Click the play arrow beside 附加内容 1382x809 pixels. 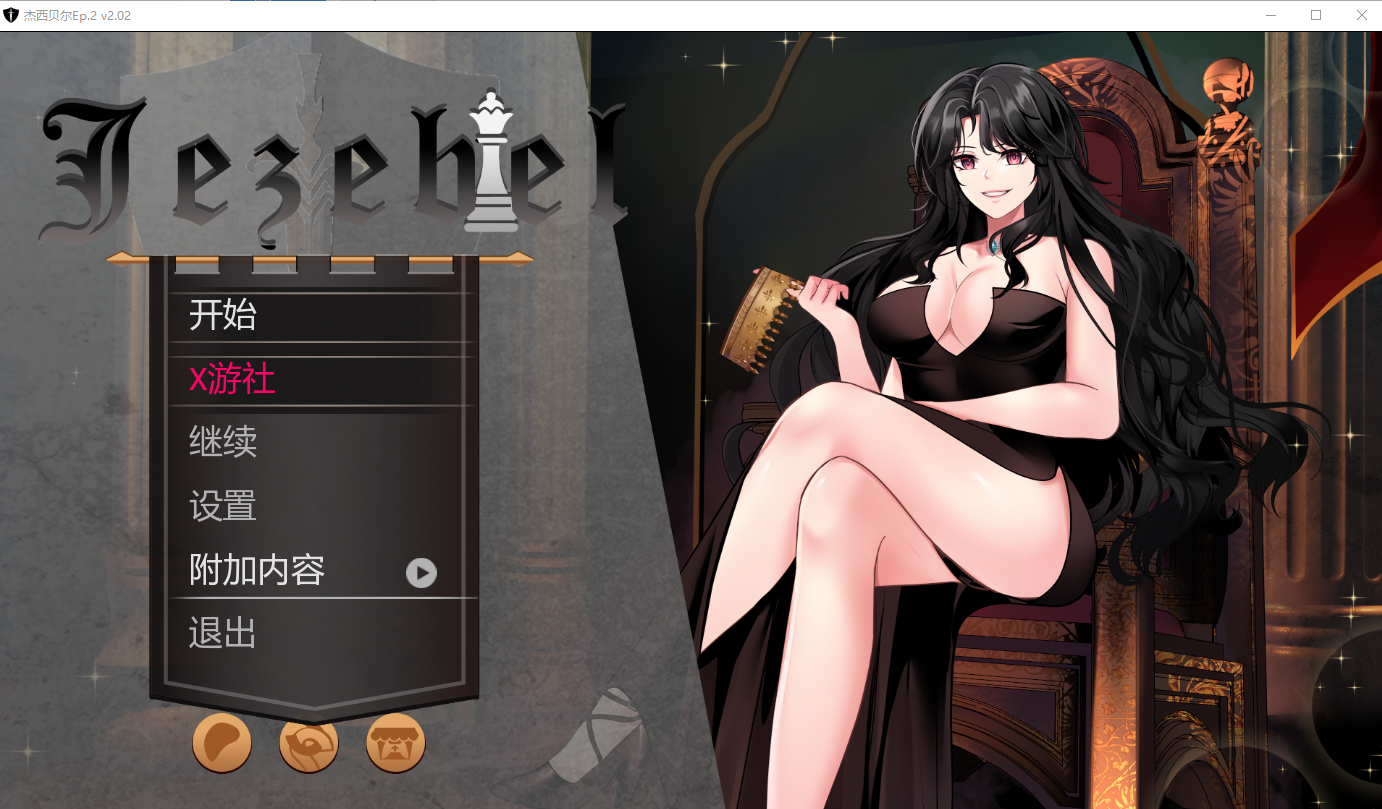(x=422, y=573)
